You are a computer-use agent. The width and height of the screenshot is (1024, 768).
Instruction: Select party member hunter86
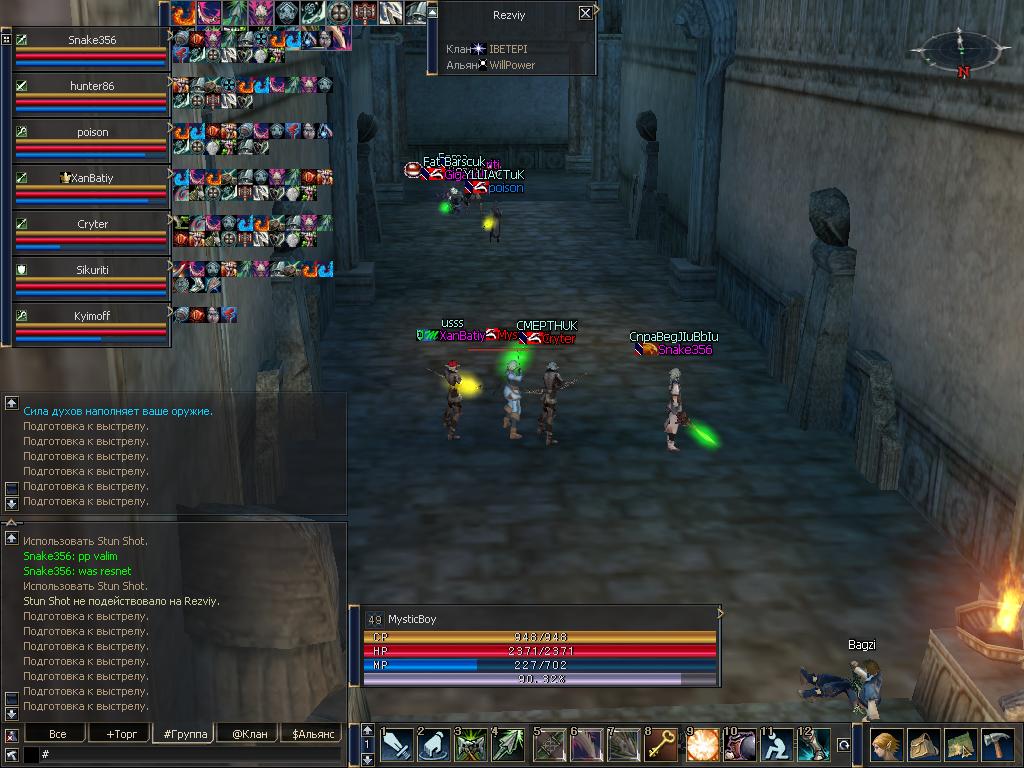(92, 86)
